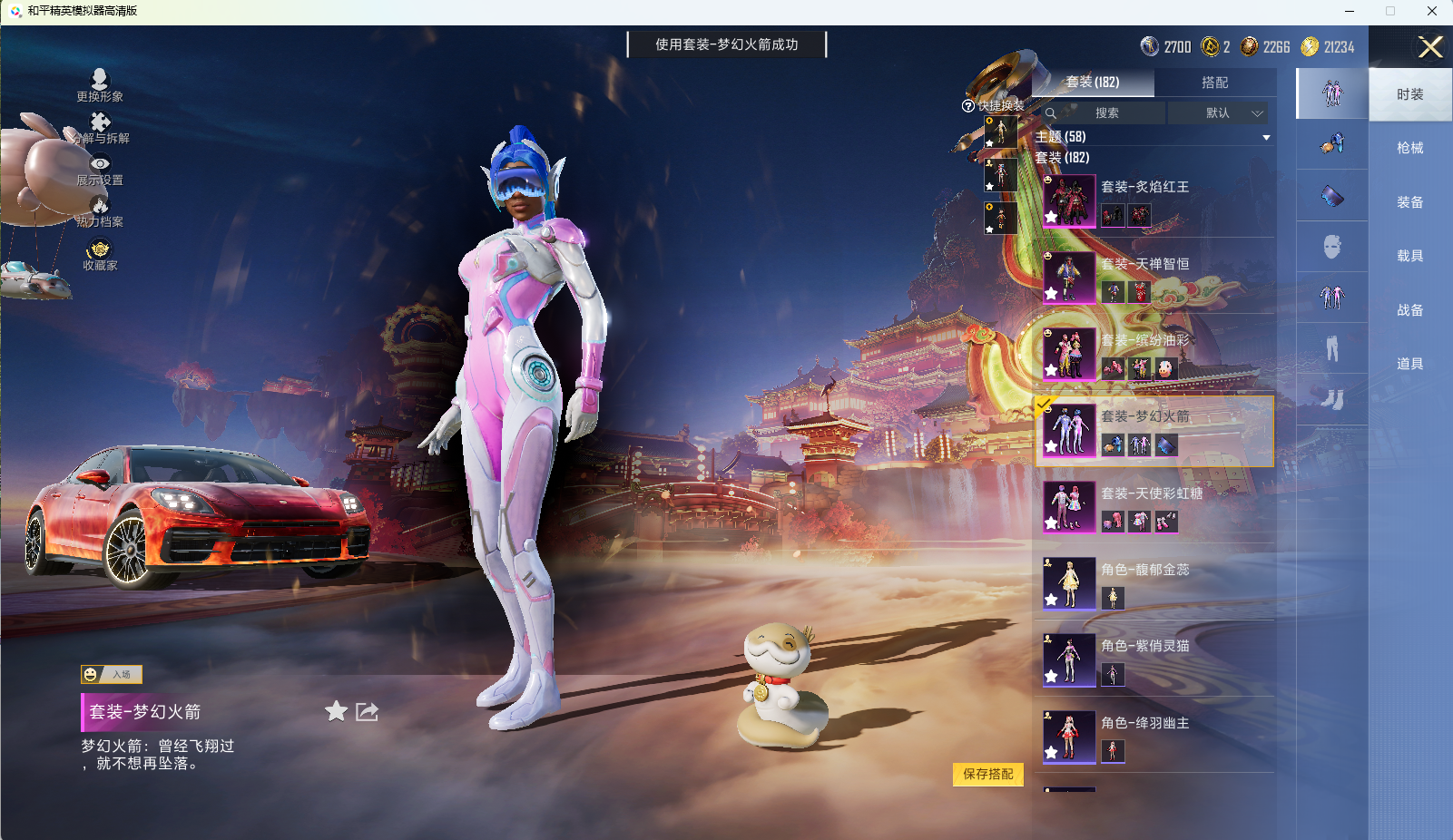This screenshot has width=1453, height=840.
Task: Minimize the emulator window
Action: click(1350, 11)
